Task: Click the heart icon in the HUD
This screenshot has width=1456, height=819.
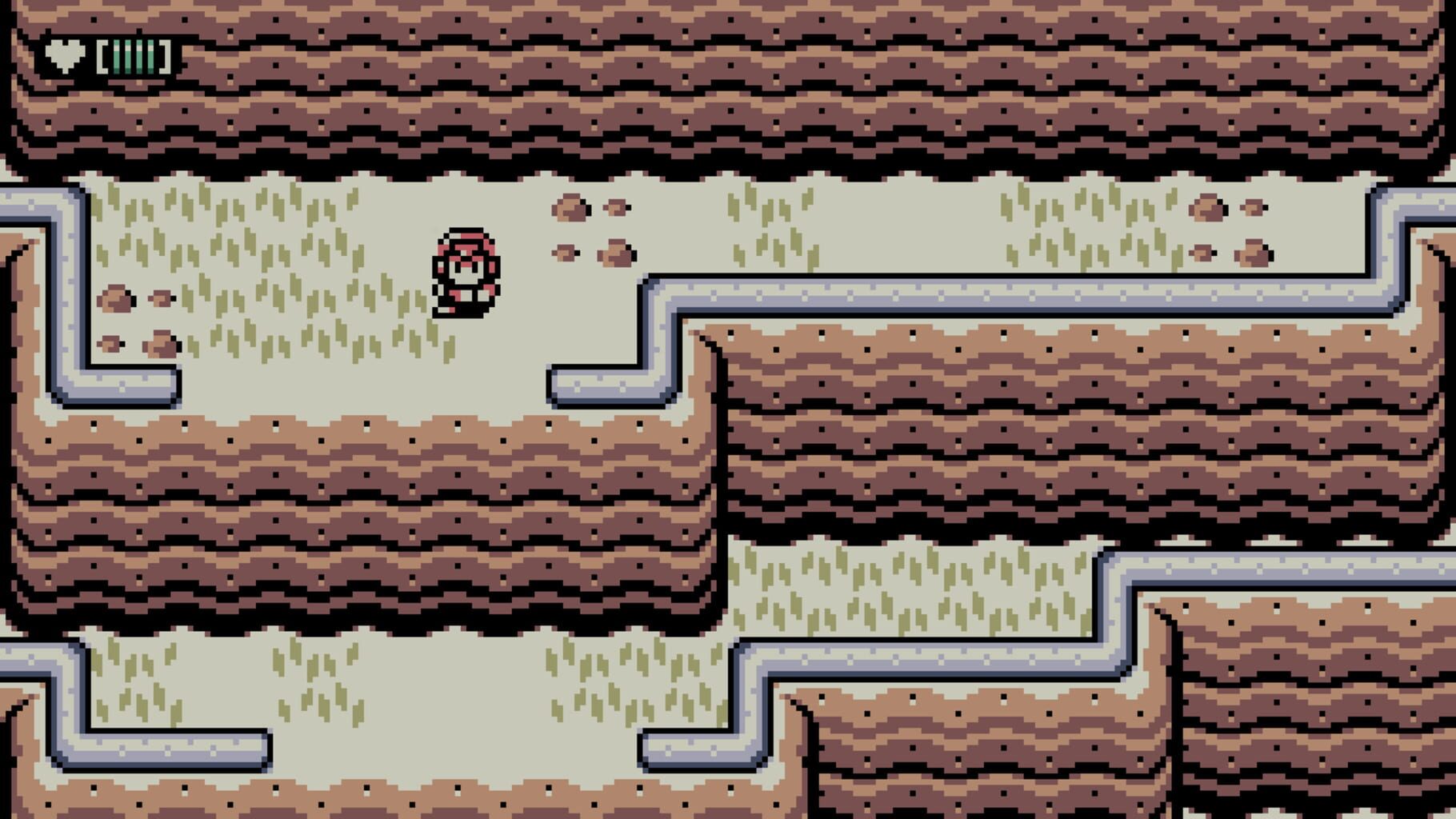Action: 65,56
